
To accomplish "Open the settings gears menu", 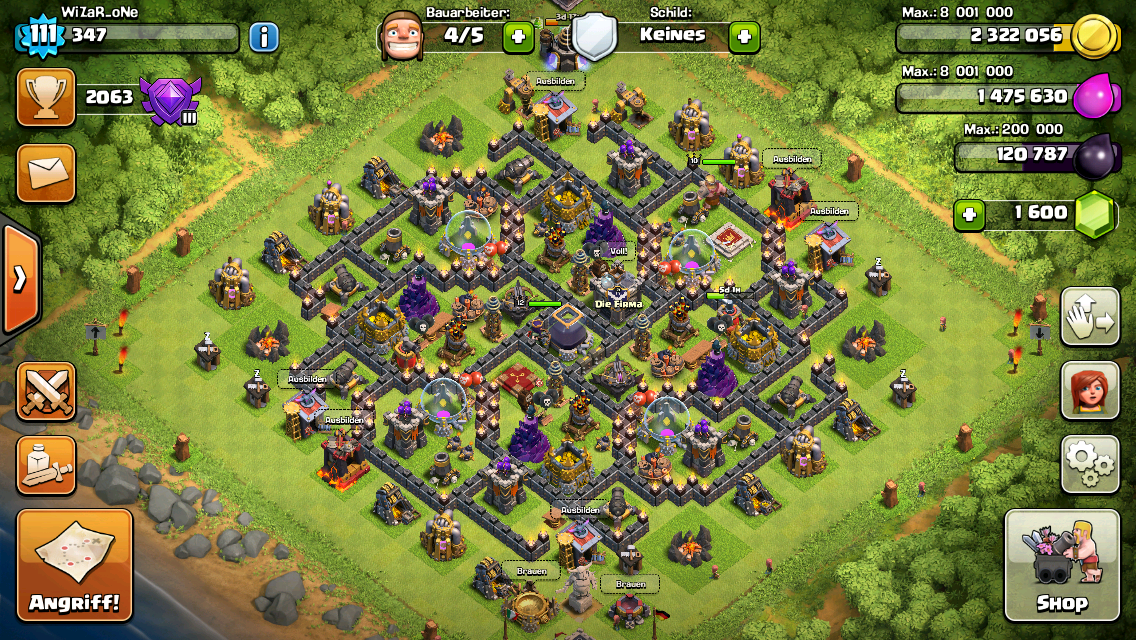I will tap(1089, 462).
